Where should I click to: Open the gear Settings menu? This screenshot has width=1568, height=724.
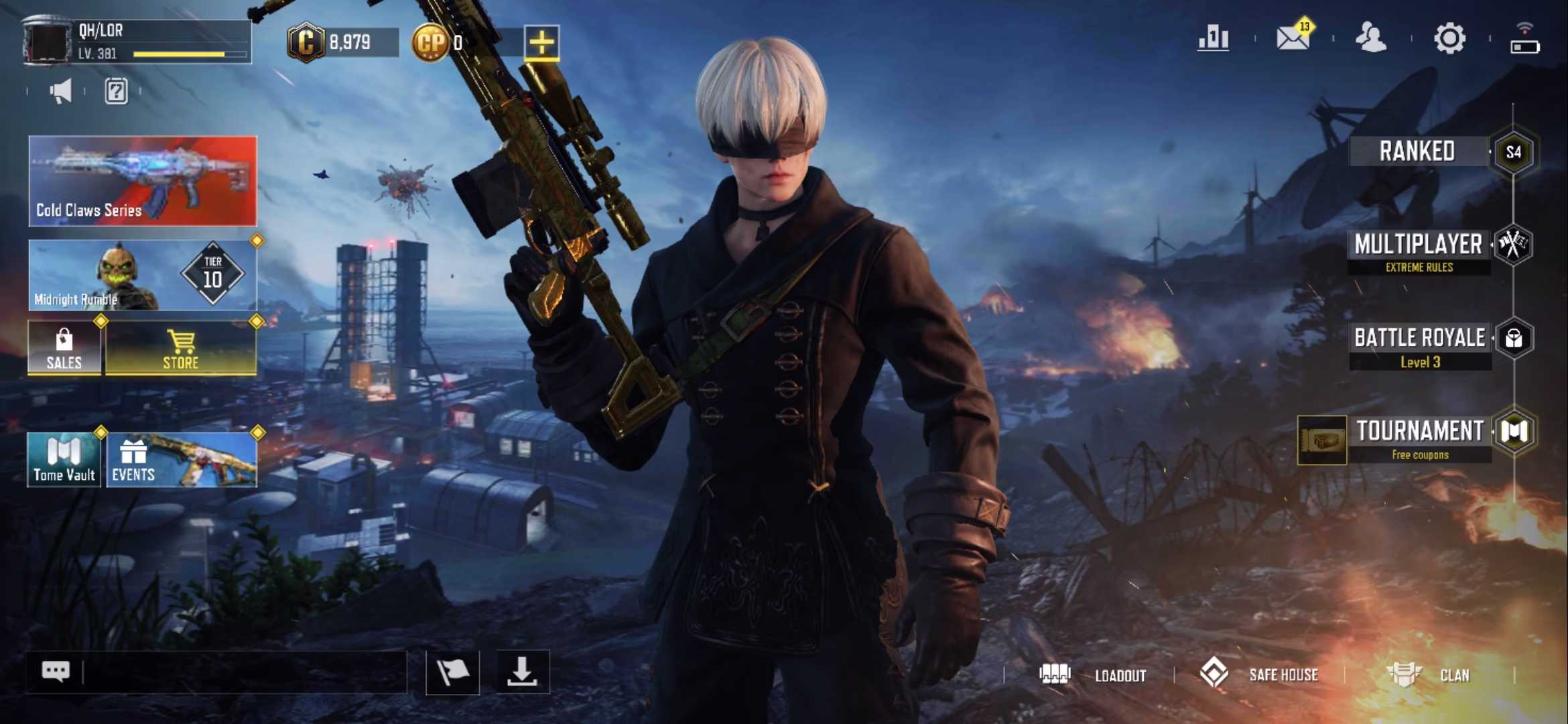pos(1449,38)
